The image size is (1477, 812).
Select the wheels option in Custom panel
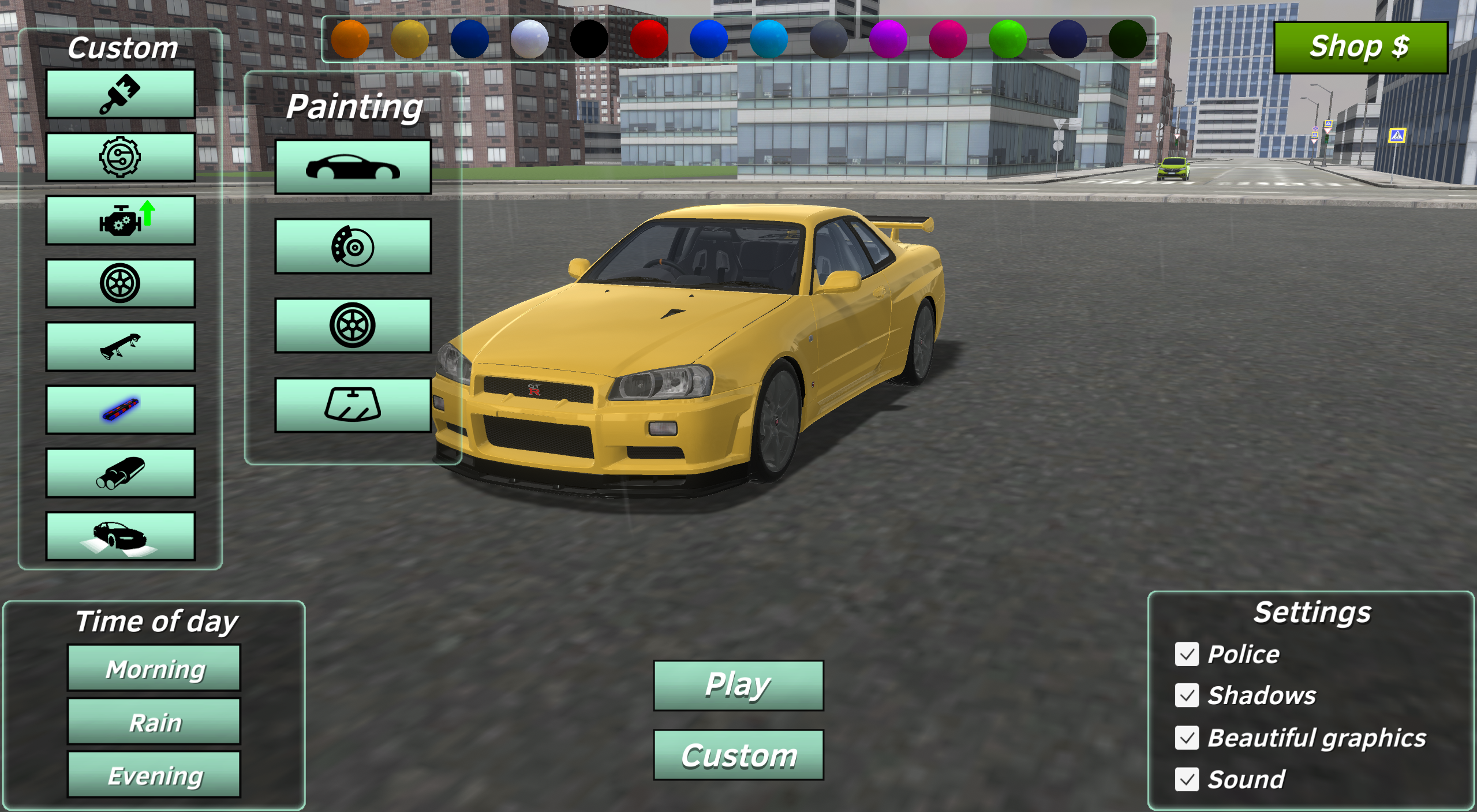(x=119, y=282)
